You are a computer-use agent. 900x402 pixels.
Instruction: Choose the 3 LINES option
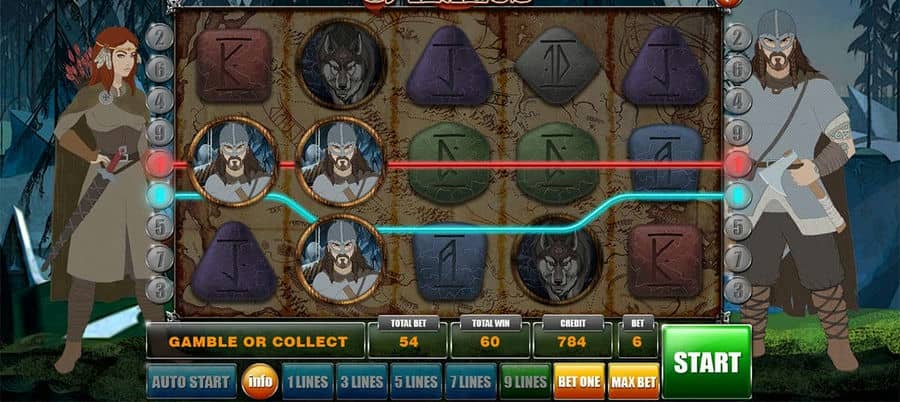click(x=360, y=381)
